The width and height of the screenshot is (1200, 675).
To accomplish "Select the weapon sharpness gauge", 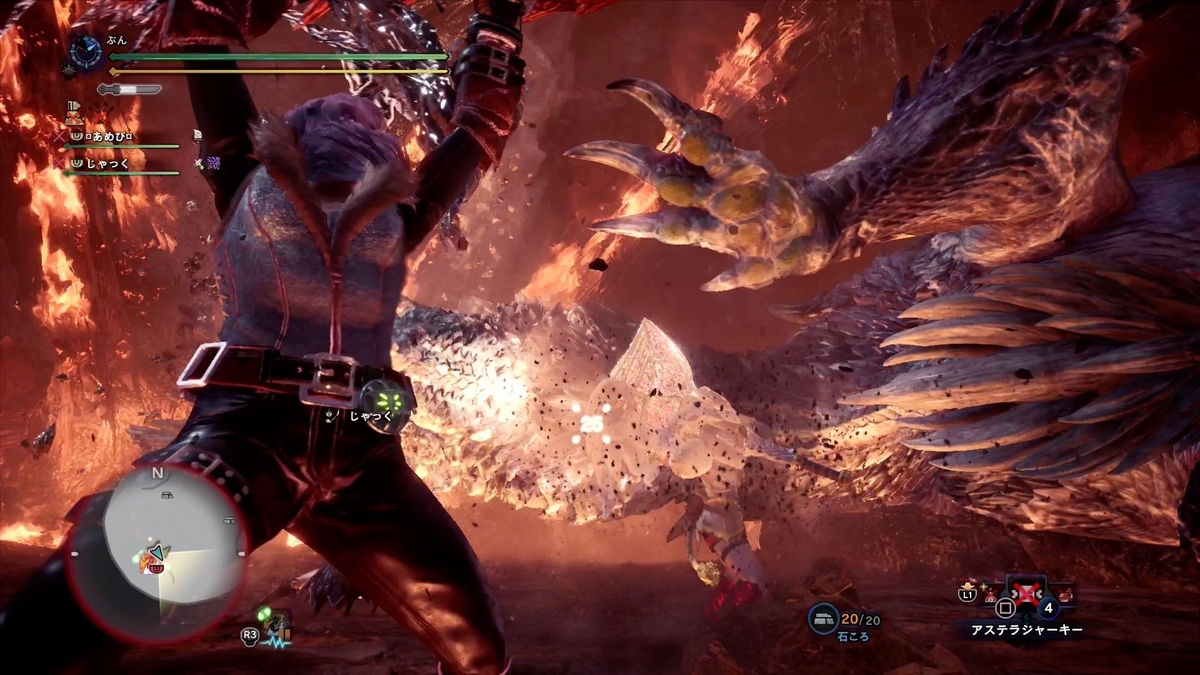I will (130, 89).
